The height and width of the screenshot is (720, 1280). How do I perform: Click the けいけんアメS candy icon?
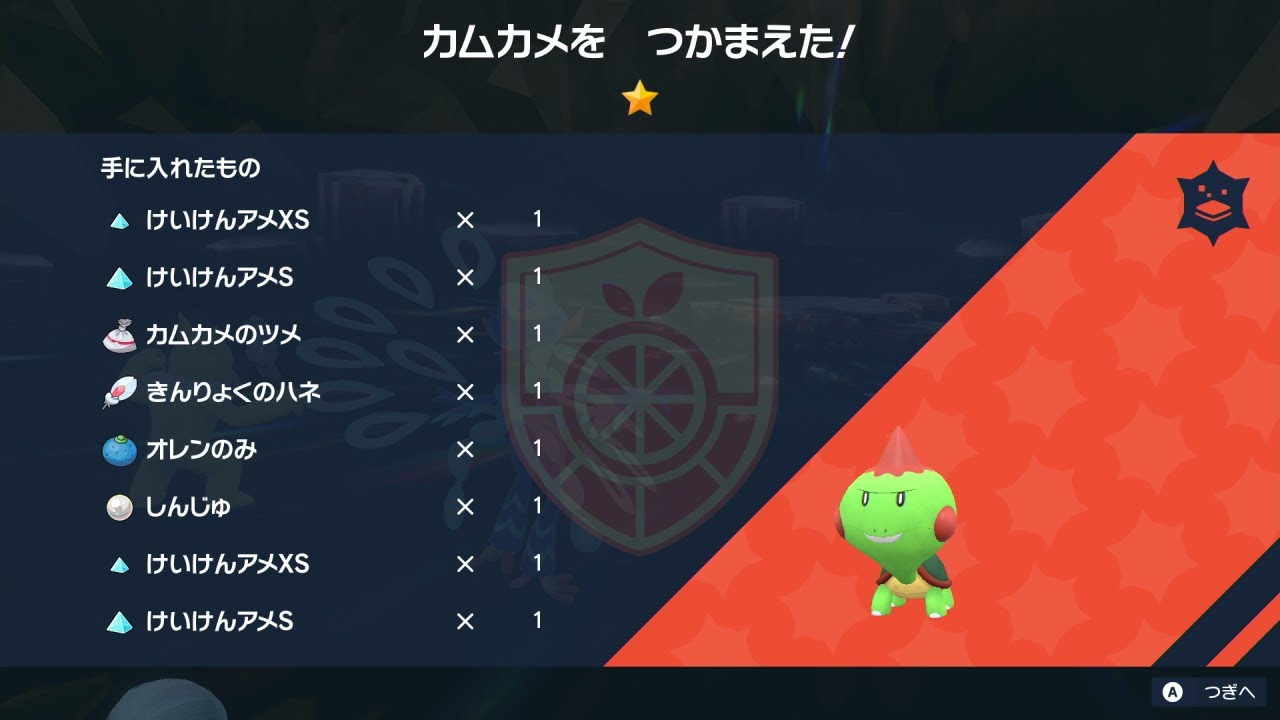click(x=118, y=278)
